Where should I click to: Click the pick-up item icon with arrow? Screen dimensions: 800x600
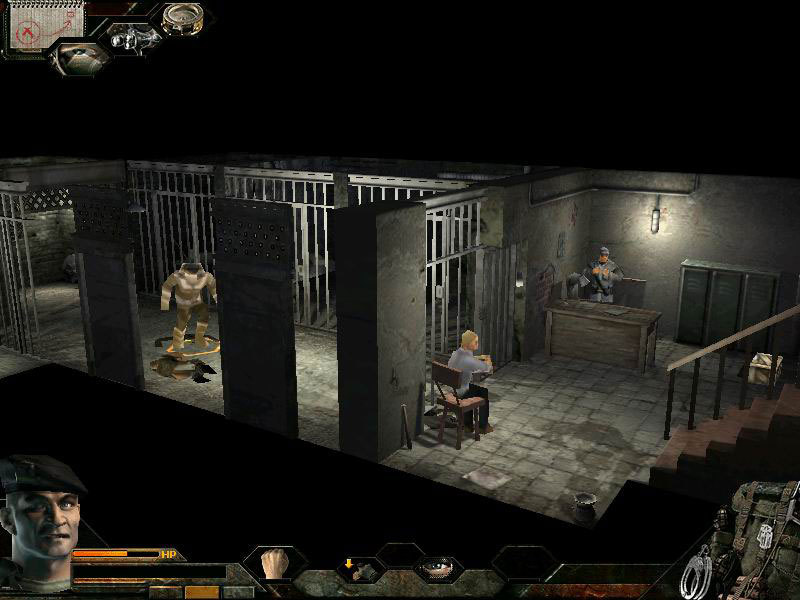tap(355, 568)
